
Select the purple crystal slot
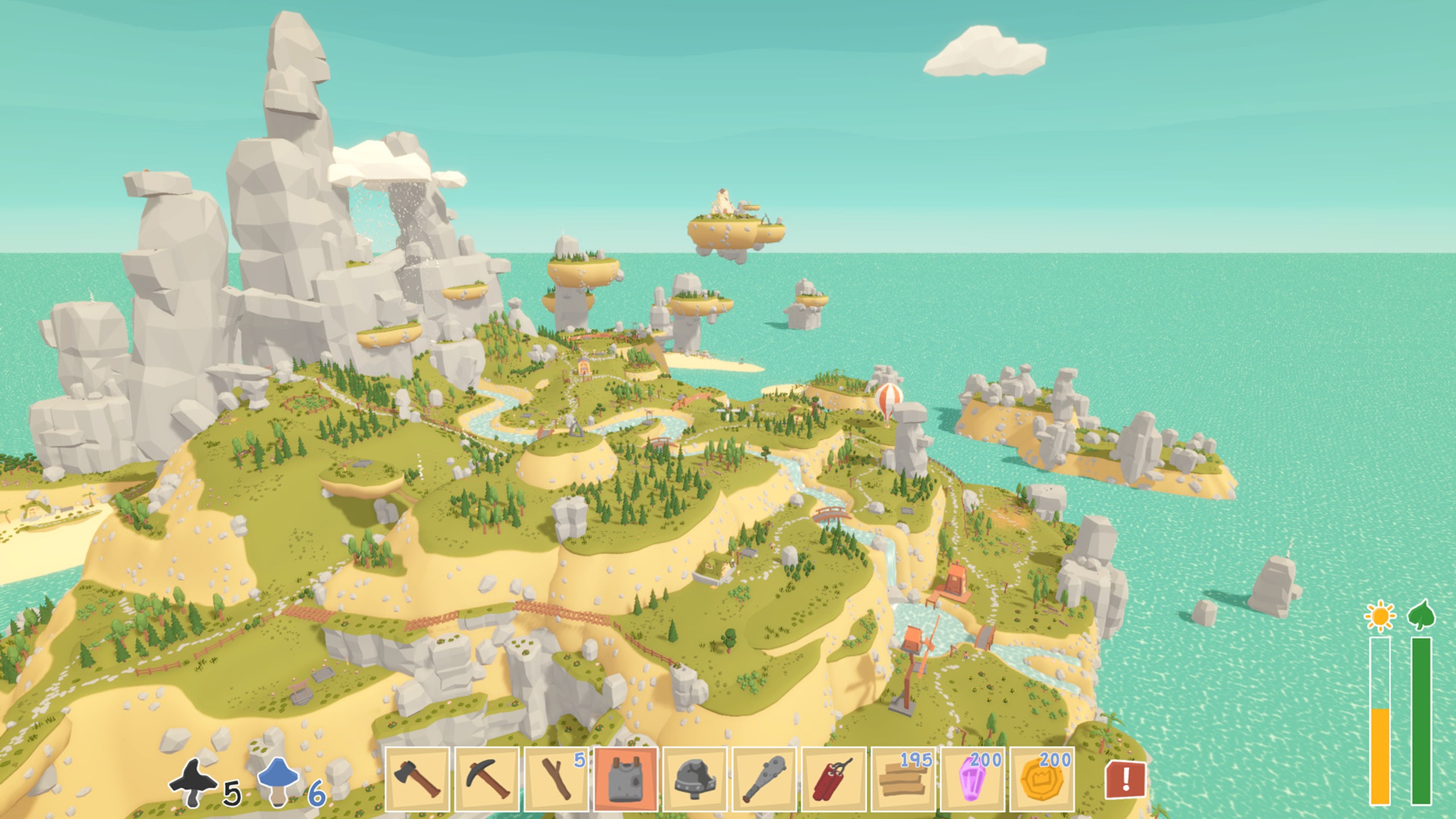973,779
